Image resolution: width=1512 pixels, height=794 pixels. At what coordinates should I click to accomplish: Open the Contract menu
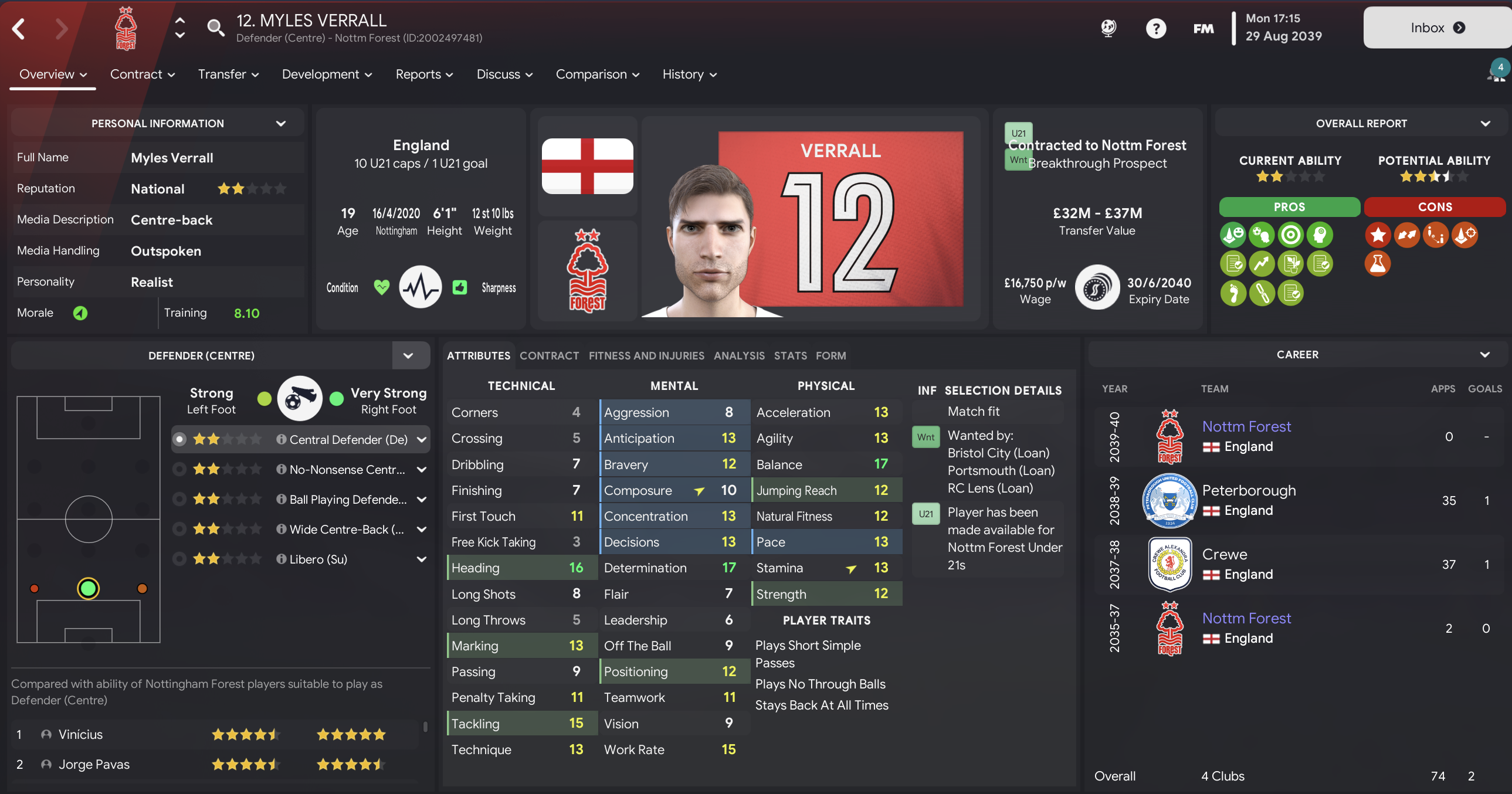tap(143, 74)
